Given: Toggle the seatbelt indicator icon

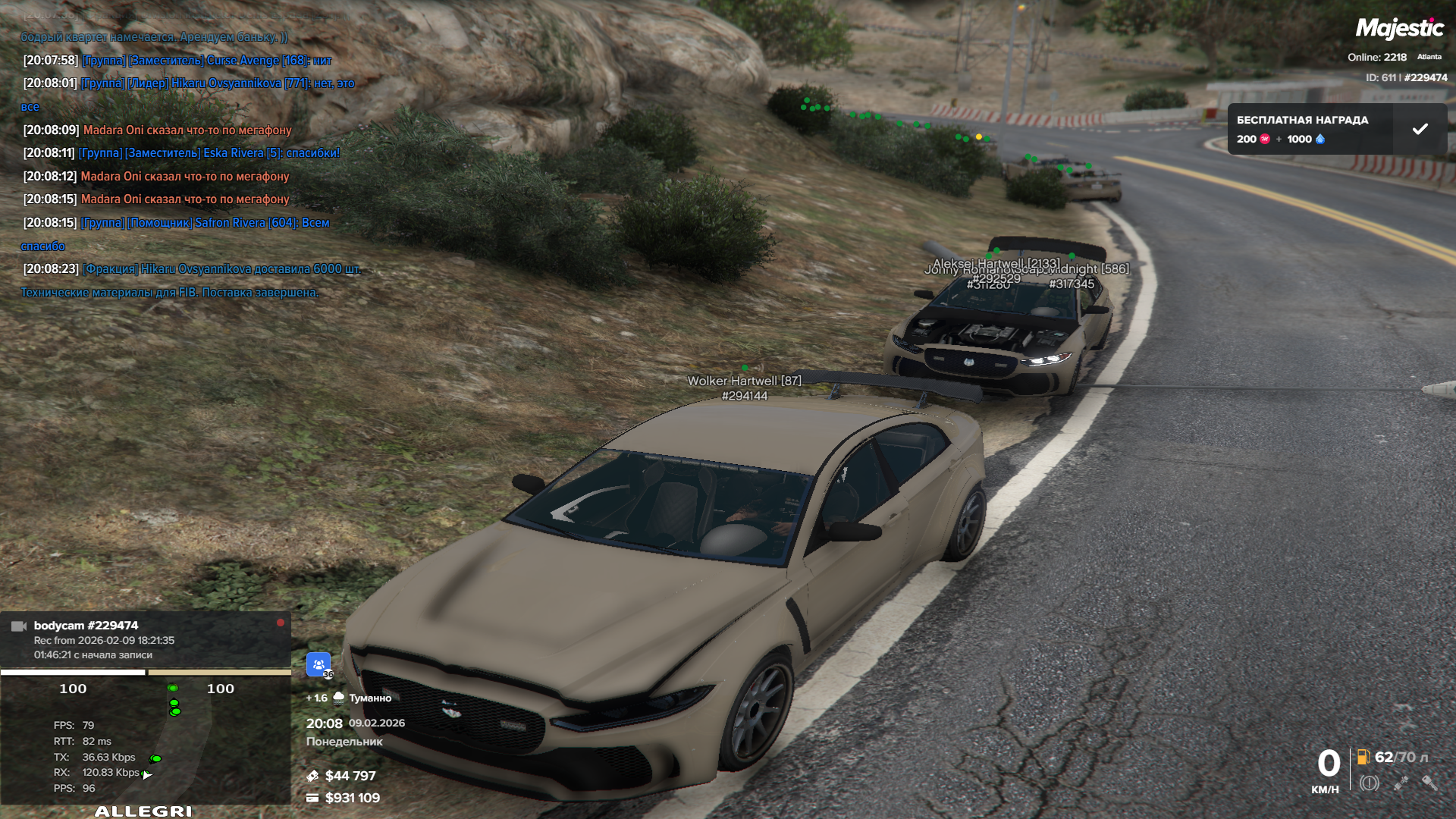Looking at the screenshot, I should pos(1400,783).
